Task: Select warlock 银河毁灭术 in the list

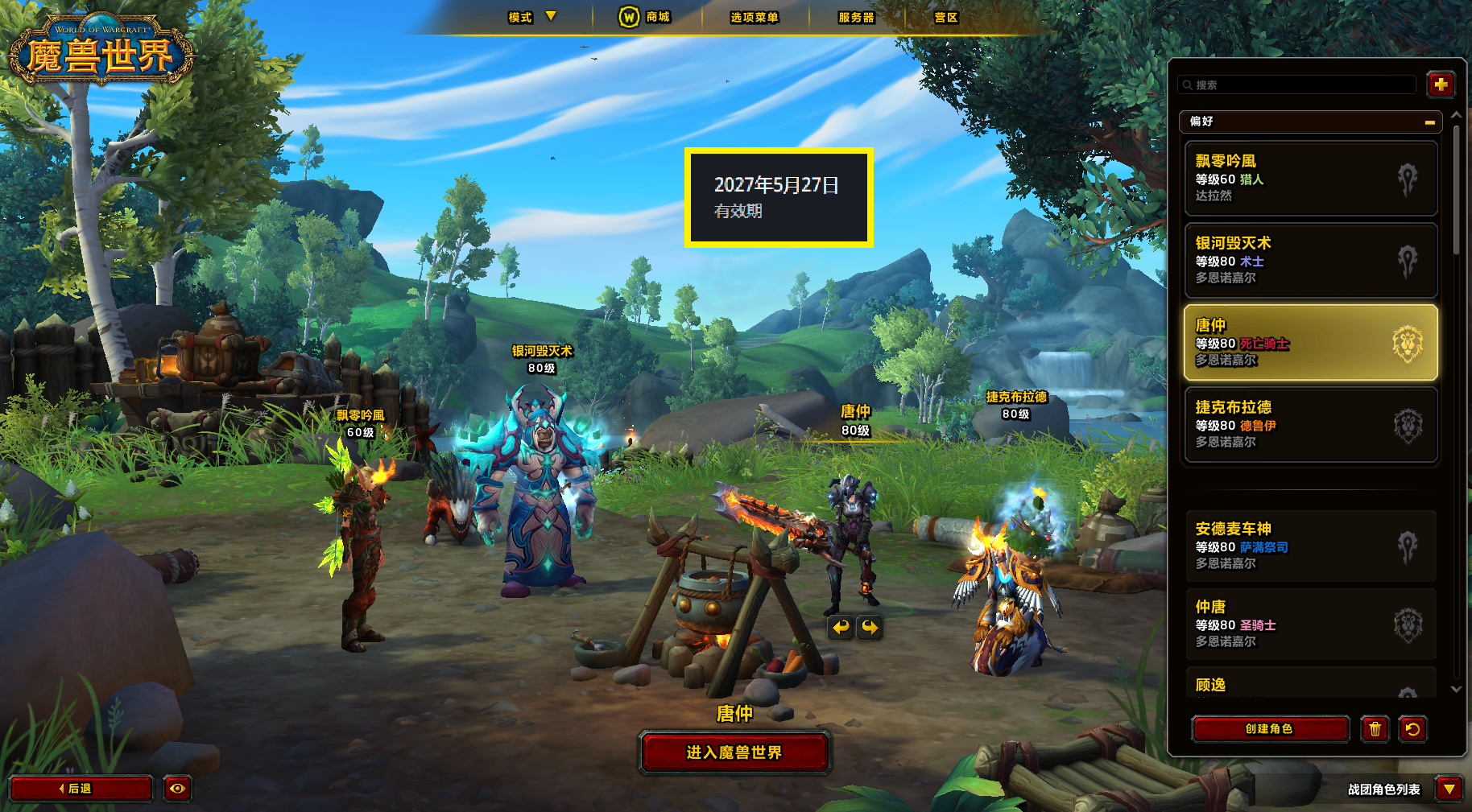Action: click(x=1310, y=261)
